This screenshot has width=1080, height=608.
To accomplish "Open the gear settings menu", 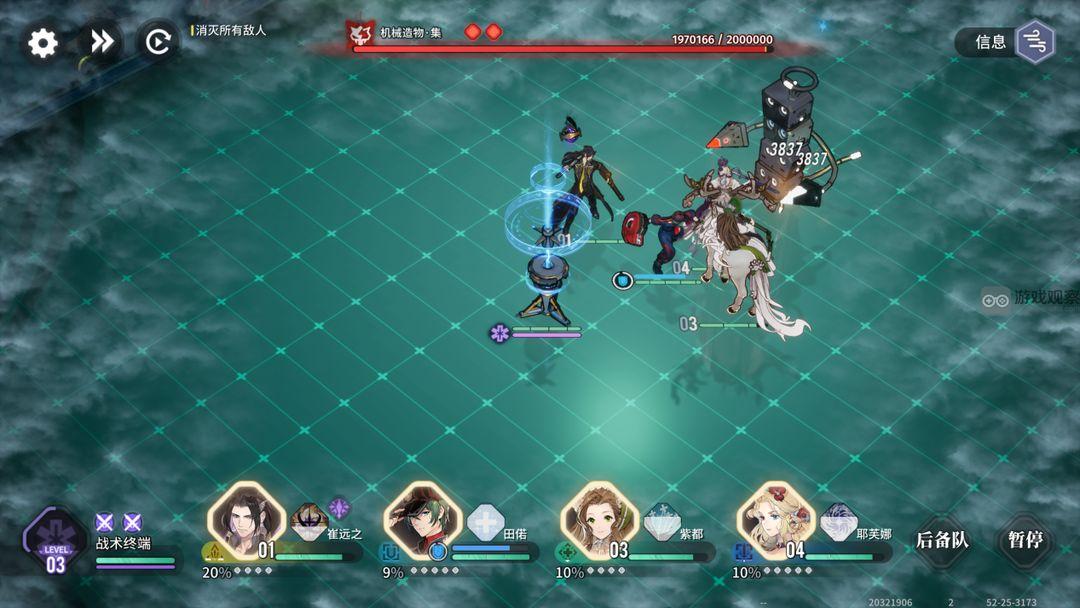I will [43, 43].
